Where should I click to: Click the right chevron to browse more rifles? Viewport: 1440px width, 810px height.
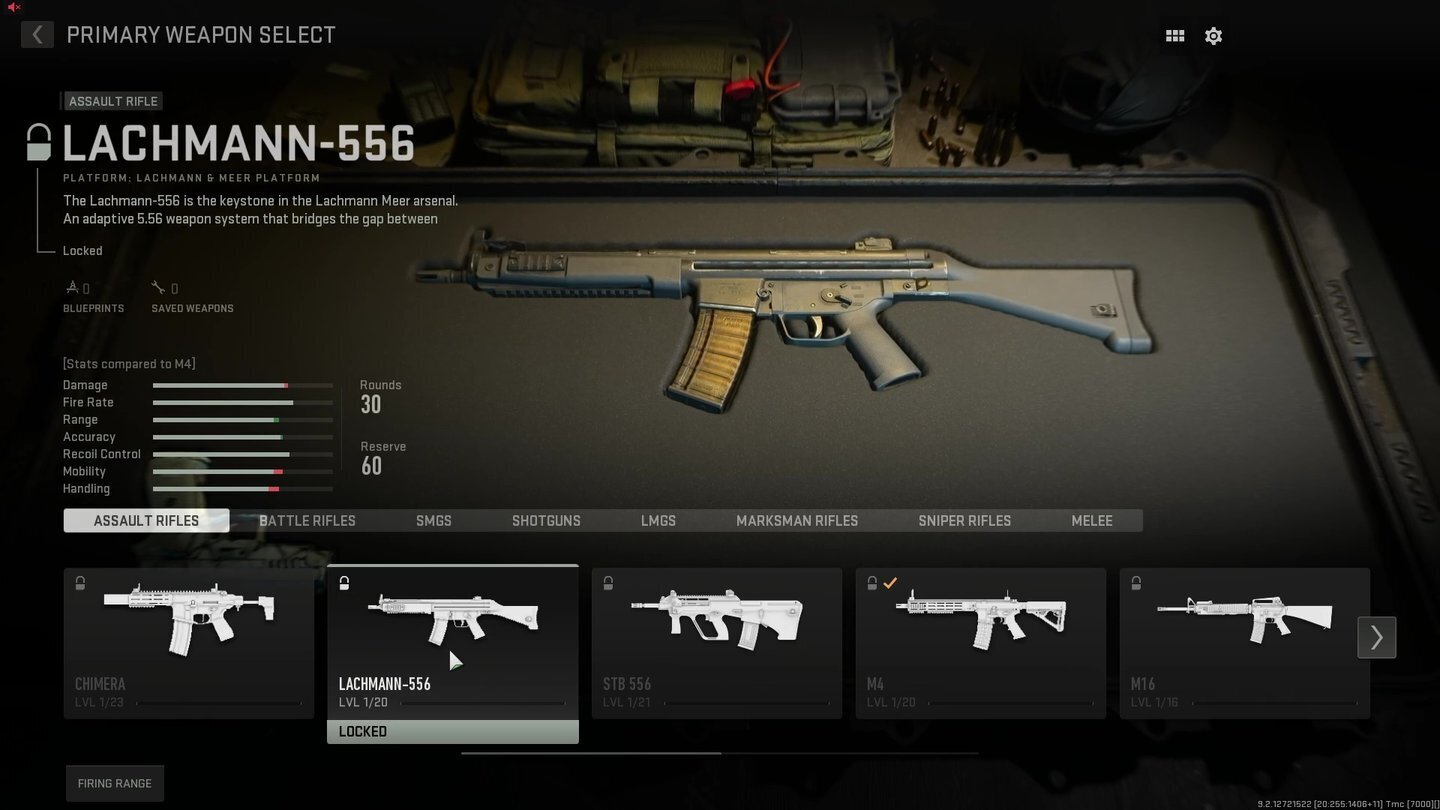pyautogui.click(x=1376, y=637)
